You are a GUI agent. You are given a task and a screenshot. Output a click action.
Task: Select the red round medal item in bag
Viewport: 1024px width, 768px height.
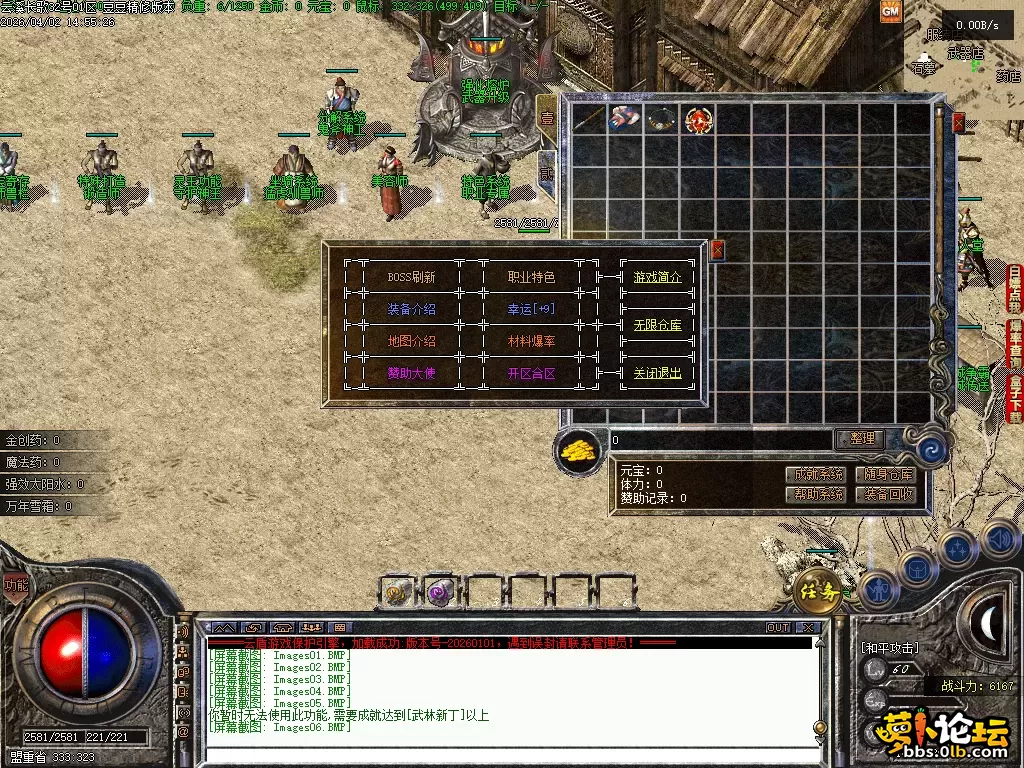(698, 121)
